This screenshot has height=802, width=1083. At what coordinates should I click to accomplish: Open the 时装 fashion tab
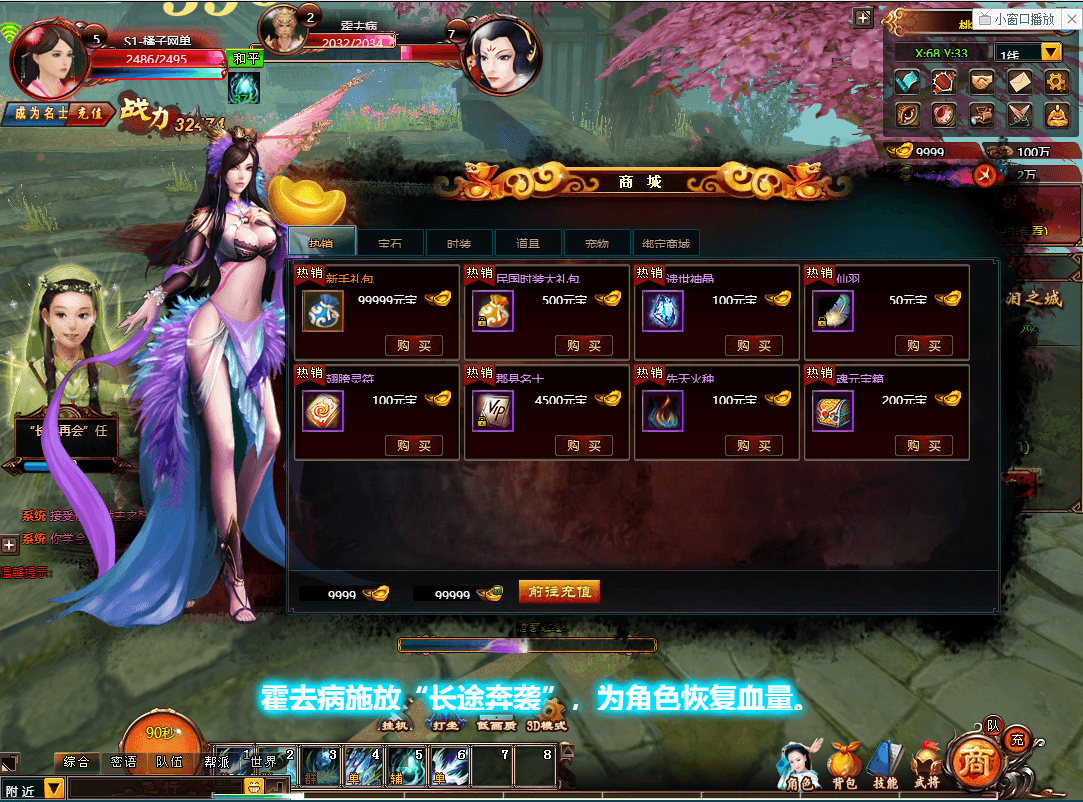[x=459, y=243]
